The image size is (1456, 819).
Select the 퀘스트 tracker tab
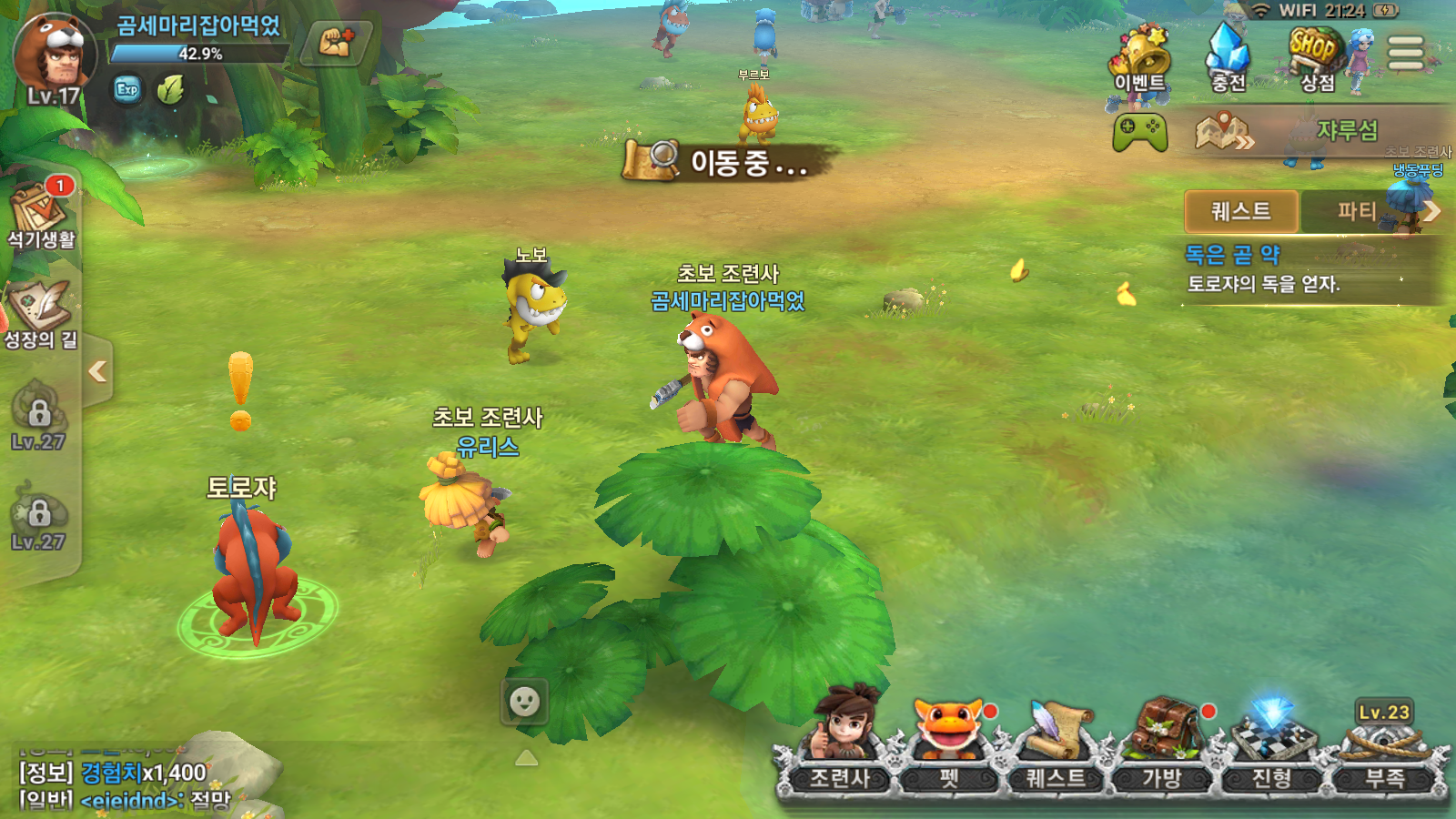[x=1241, y=211]
